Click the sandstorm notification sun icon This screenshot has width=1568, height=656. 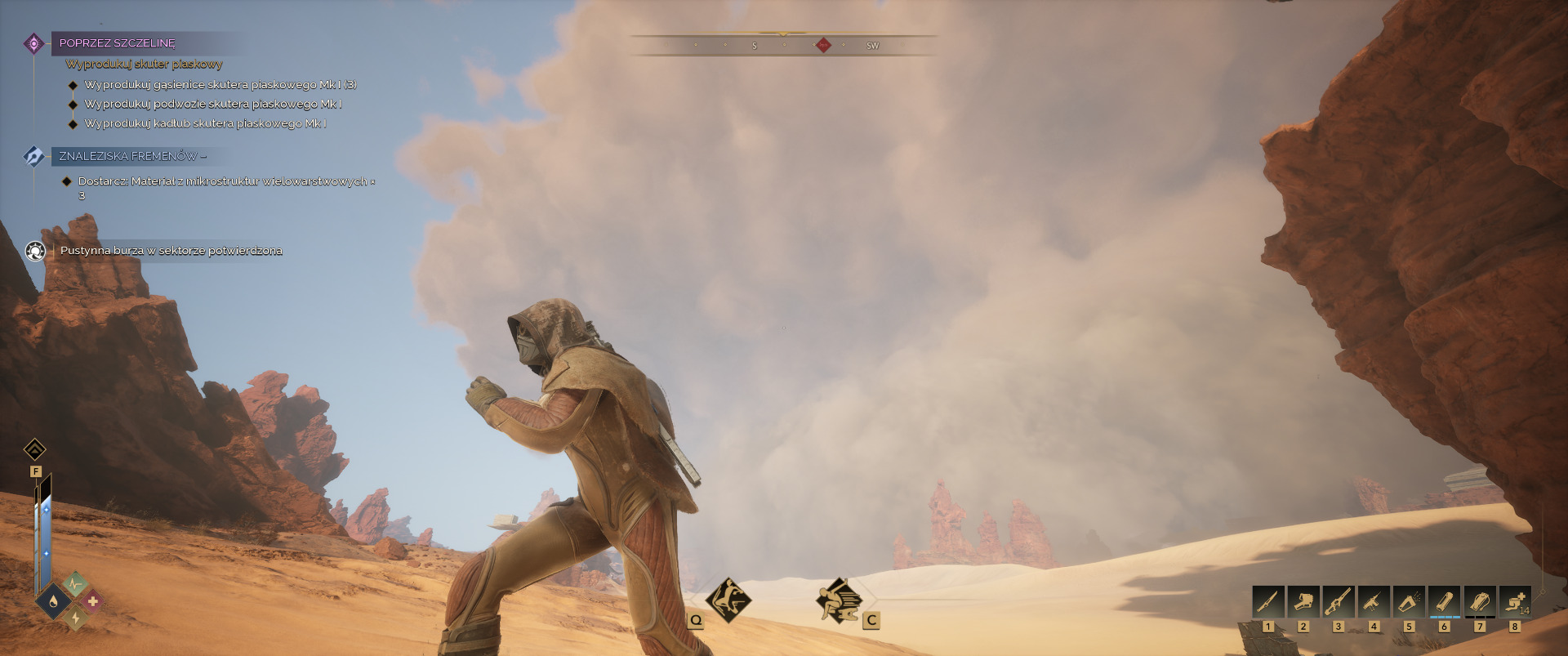pos(35,251)
